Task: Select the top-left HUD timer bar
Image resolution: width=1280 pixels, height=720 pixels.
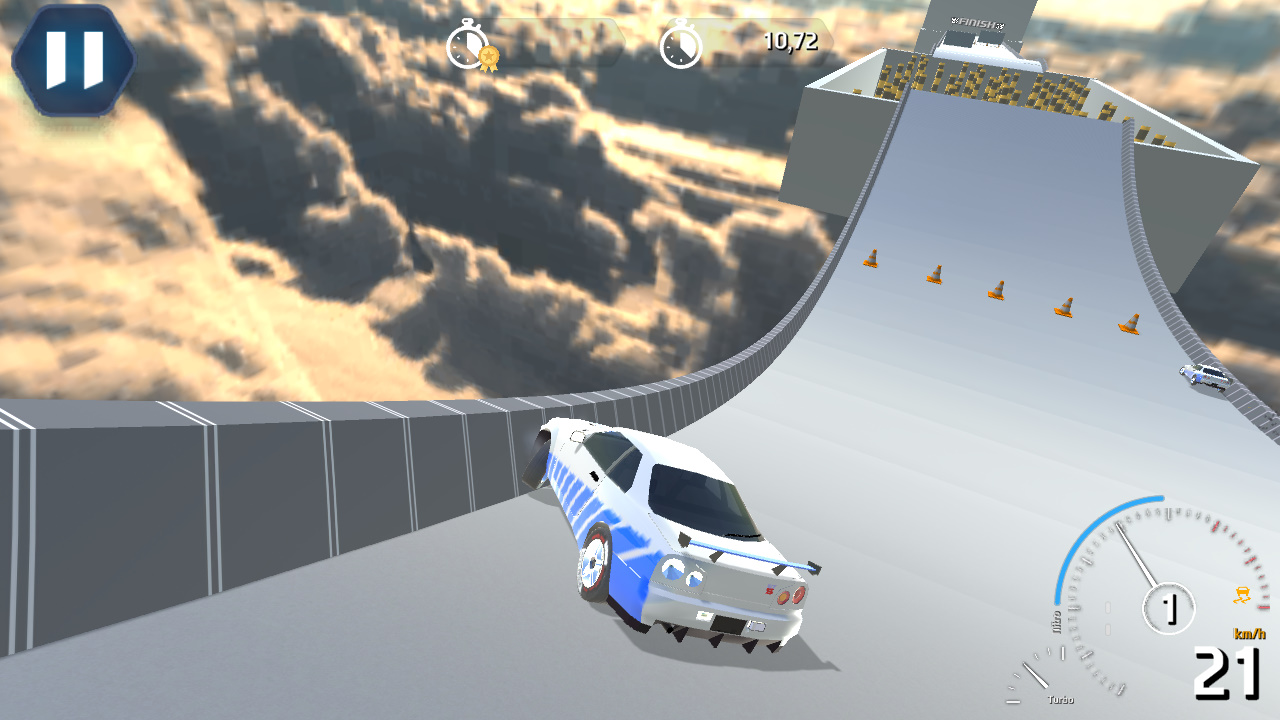Action: (x=540, y=43)
